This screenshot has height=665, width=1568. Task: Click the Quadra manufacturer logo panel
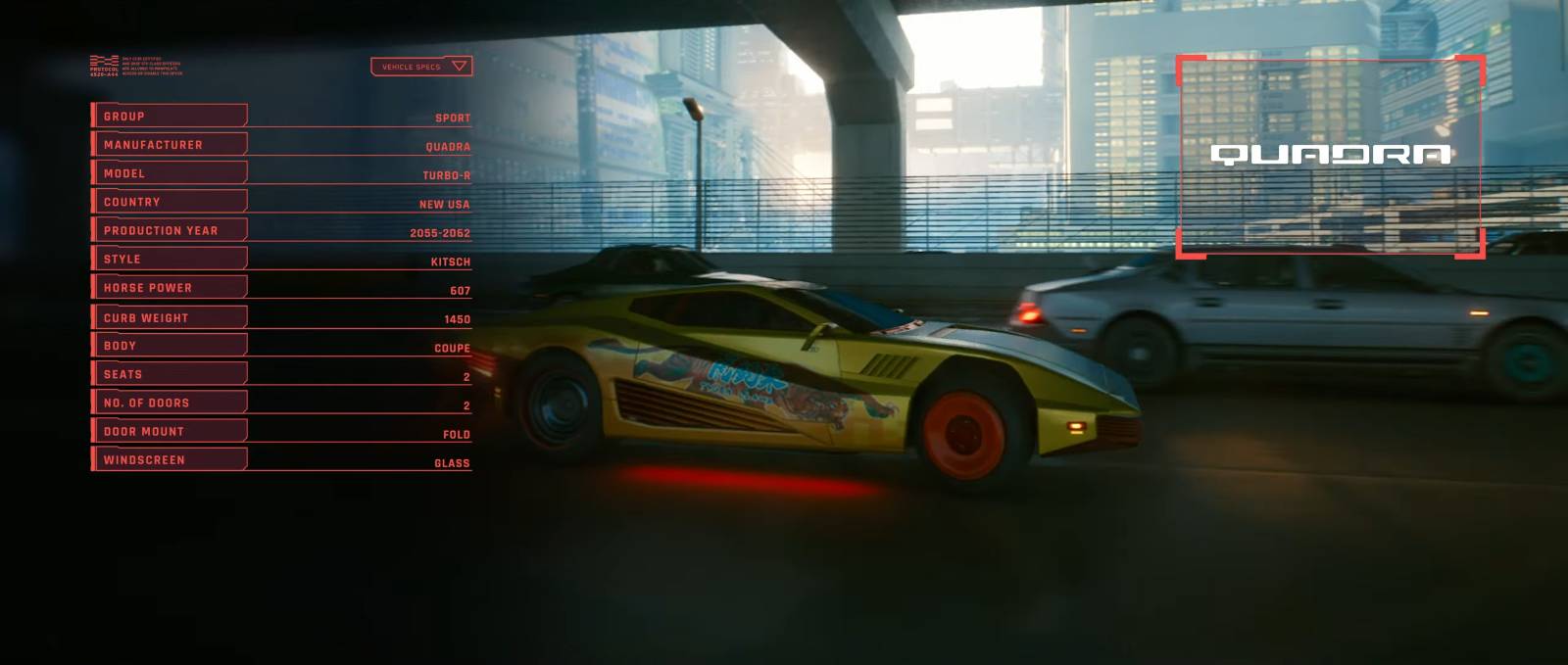click(x=1330, y=155)
